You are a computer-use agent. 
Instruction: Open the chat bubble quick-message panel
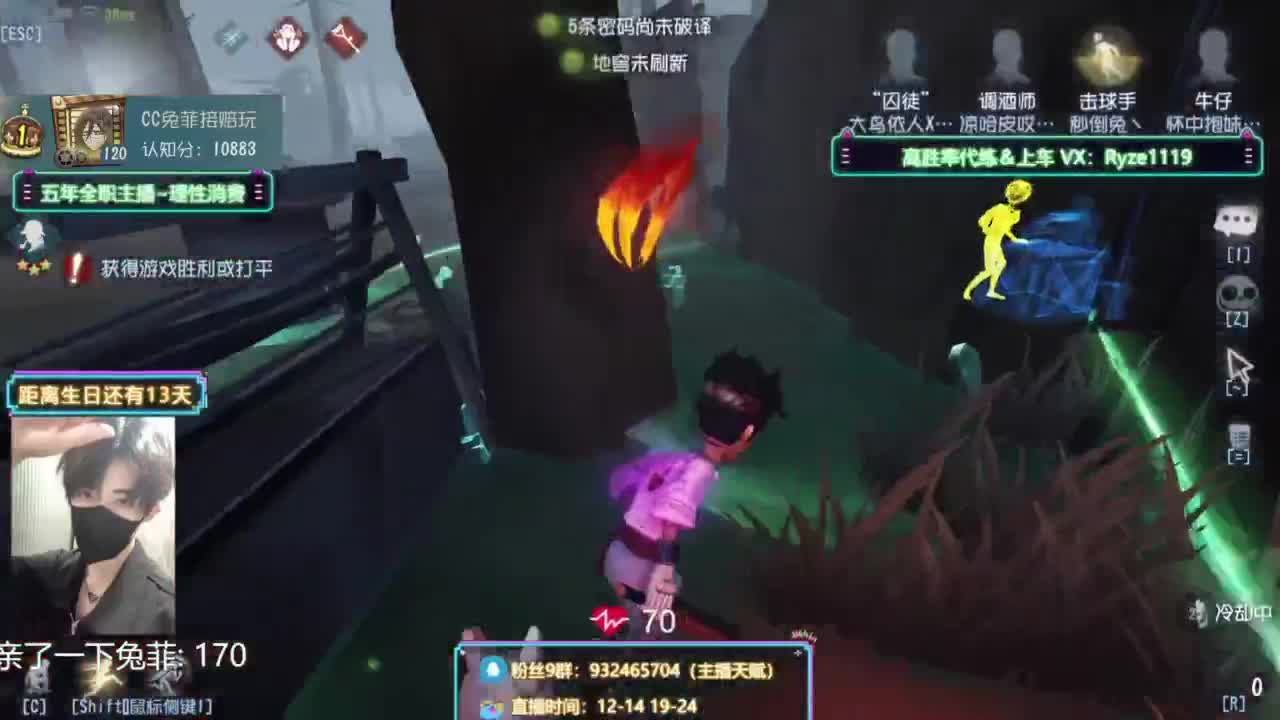click(1238, 218)
